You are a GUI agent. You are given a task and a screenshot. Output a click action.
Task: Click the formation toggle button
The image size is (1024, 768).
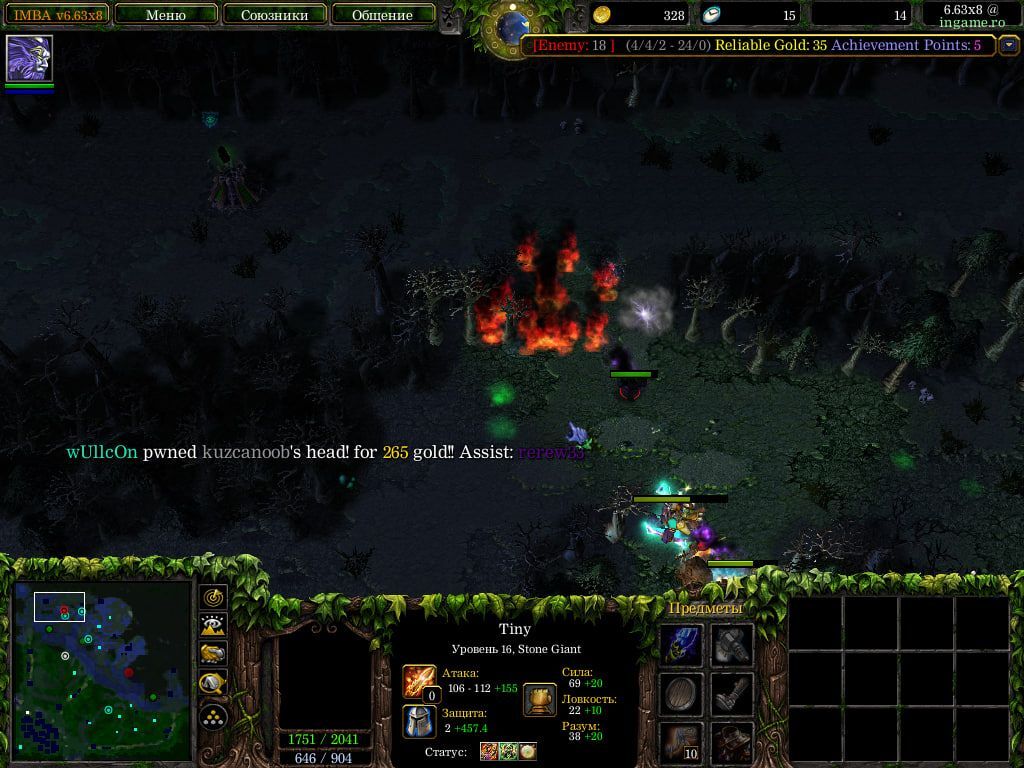tap(214, 716)
